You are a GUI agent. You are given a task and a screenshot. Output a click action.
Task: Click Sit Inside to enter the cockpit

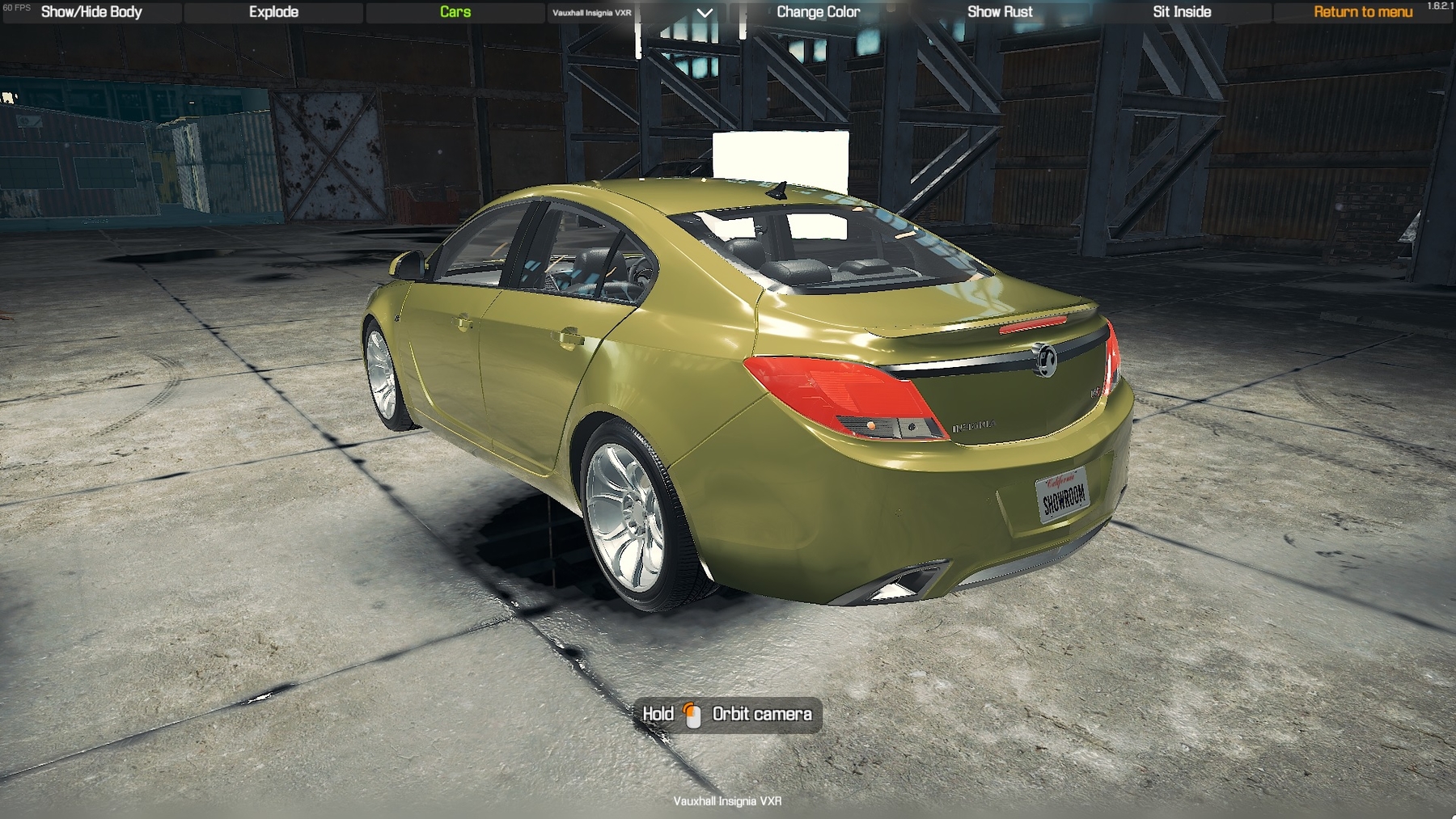tap(1181, 12)
